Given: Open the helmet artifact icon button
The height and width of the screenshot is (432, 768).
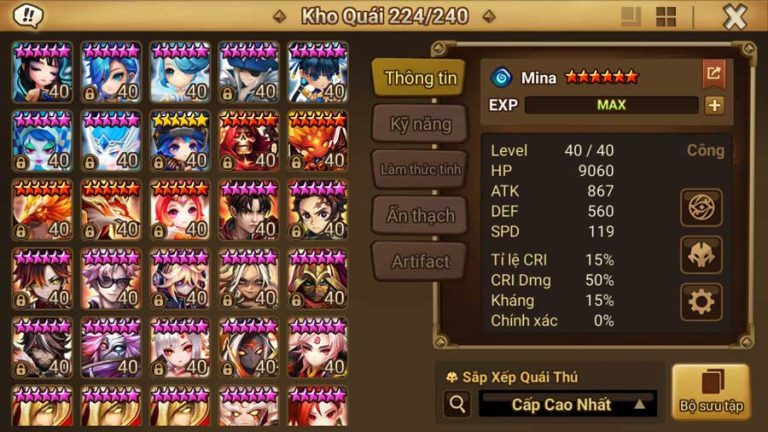Looking at the screenshot, I should pyautogui.click(x=701, y=254).
